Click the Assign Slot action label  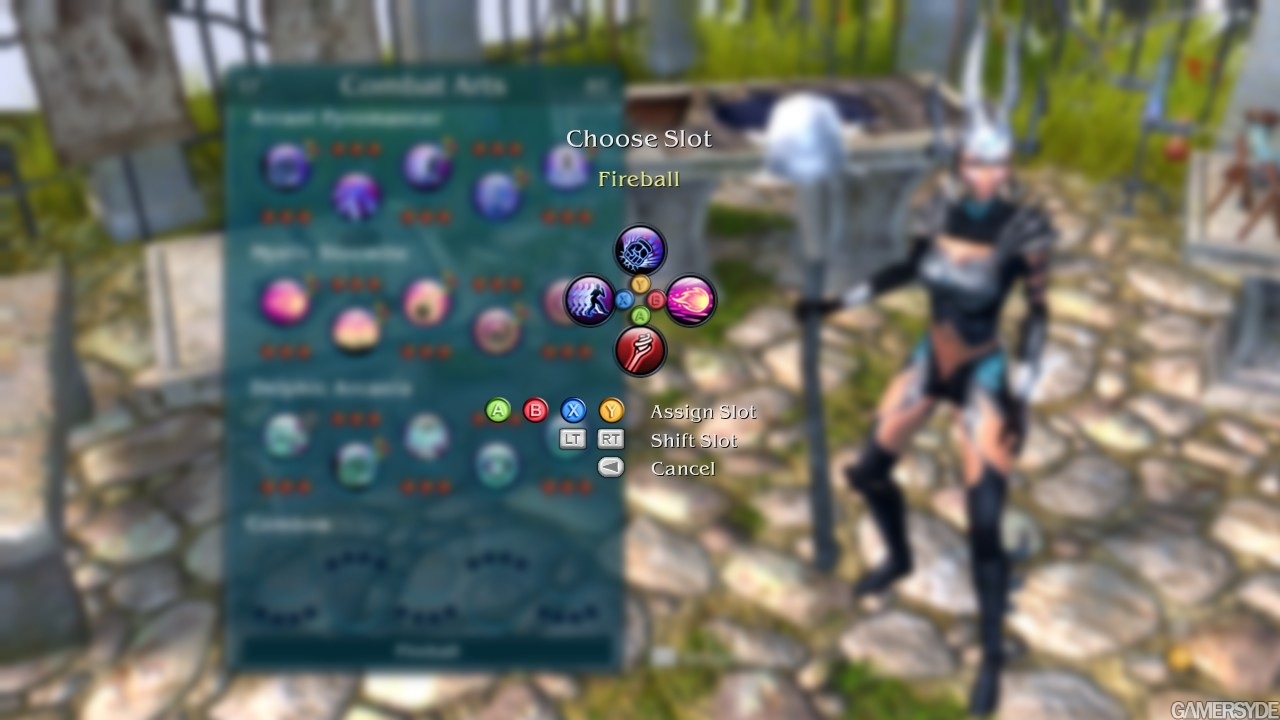[x=703, y=410]
